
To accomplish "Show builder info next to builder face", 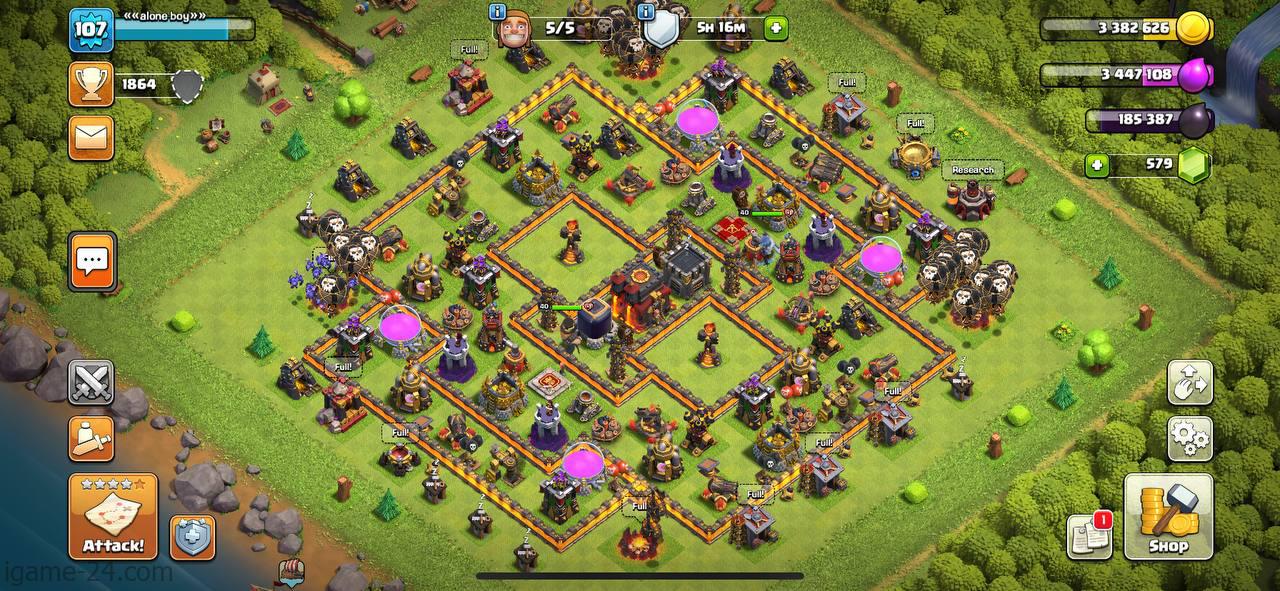I will [x=497, y=13].
